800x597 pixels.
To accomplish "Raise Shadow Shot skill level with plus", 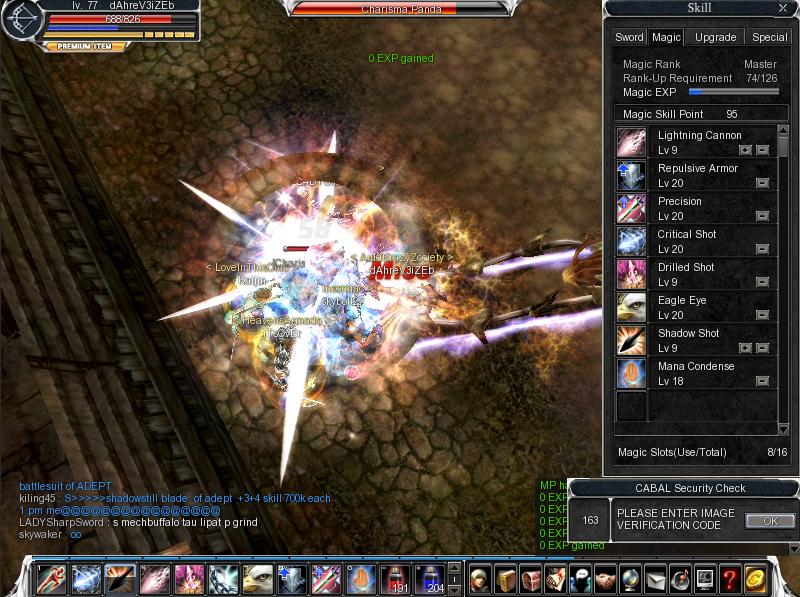I will coord(744,348).
